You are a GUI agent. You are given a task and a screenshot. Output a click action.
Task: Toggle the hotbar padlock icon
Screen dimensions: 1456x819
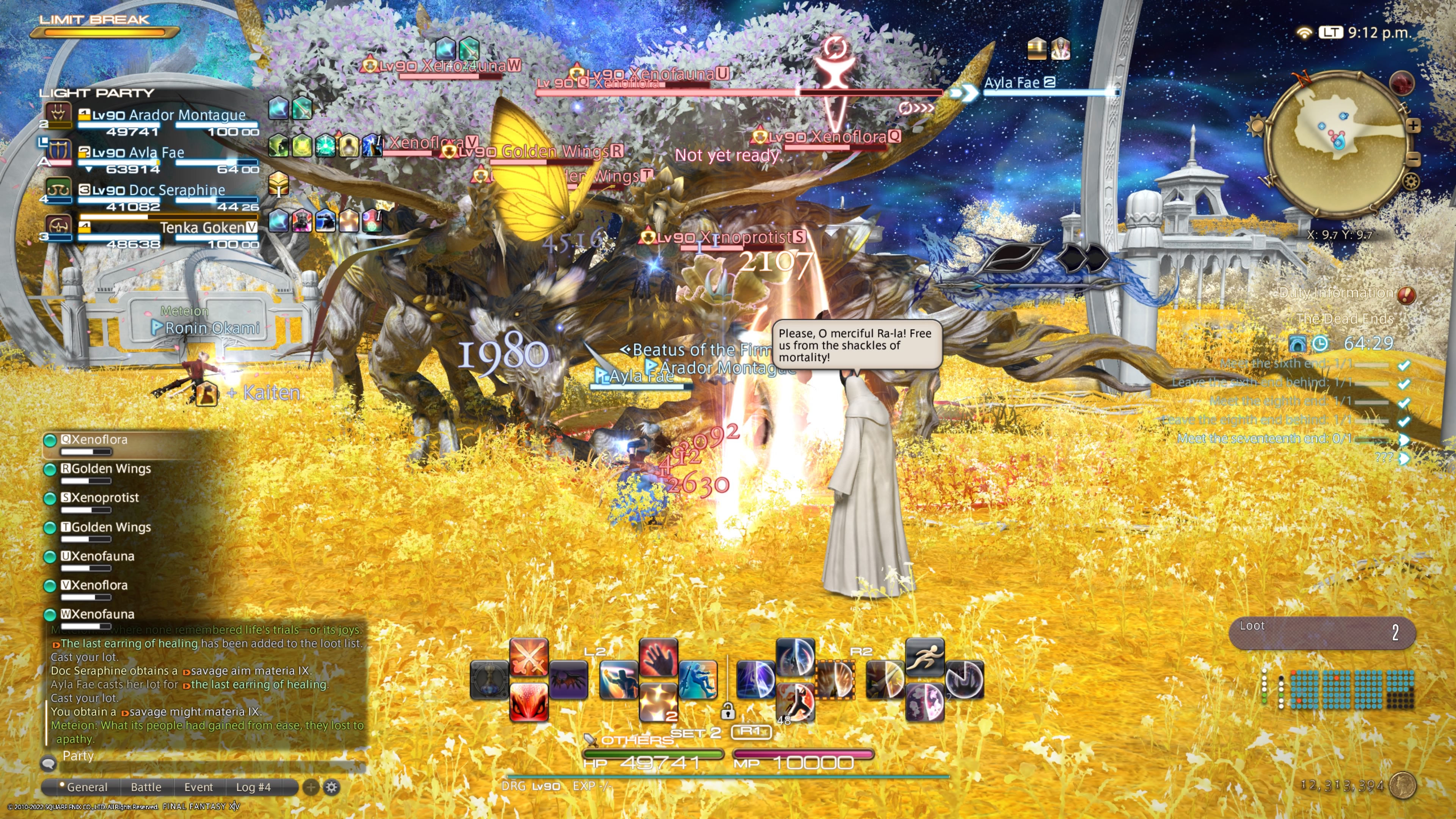(x=728, y=711)
